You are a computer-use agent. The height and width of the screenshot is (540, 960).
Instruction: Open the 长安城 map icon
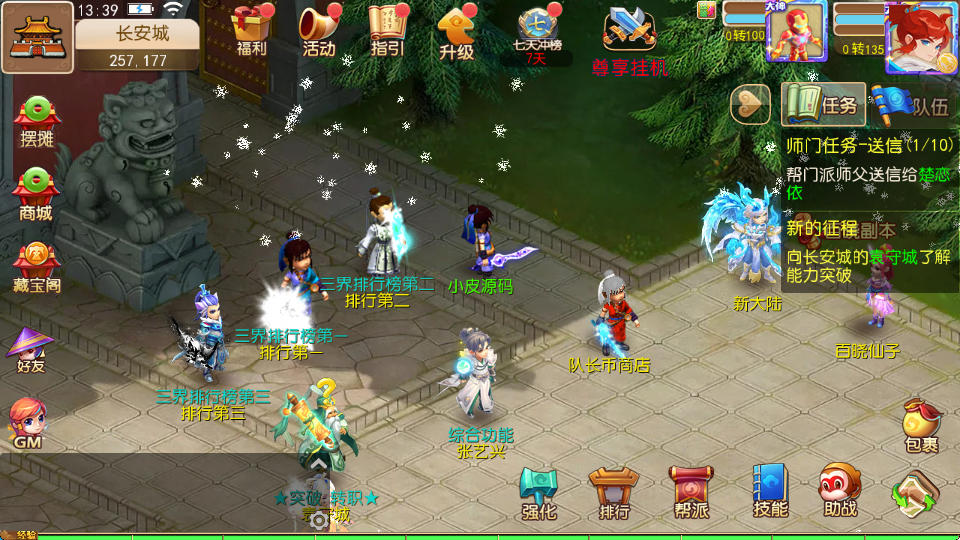[37, 38]
